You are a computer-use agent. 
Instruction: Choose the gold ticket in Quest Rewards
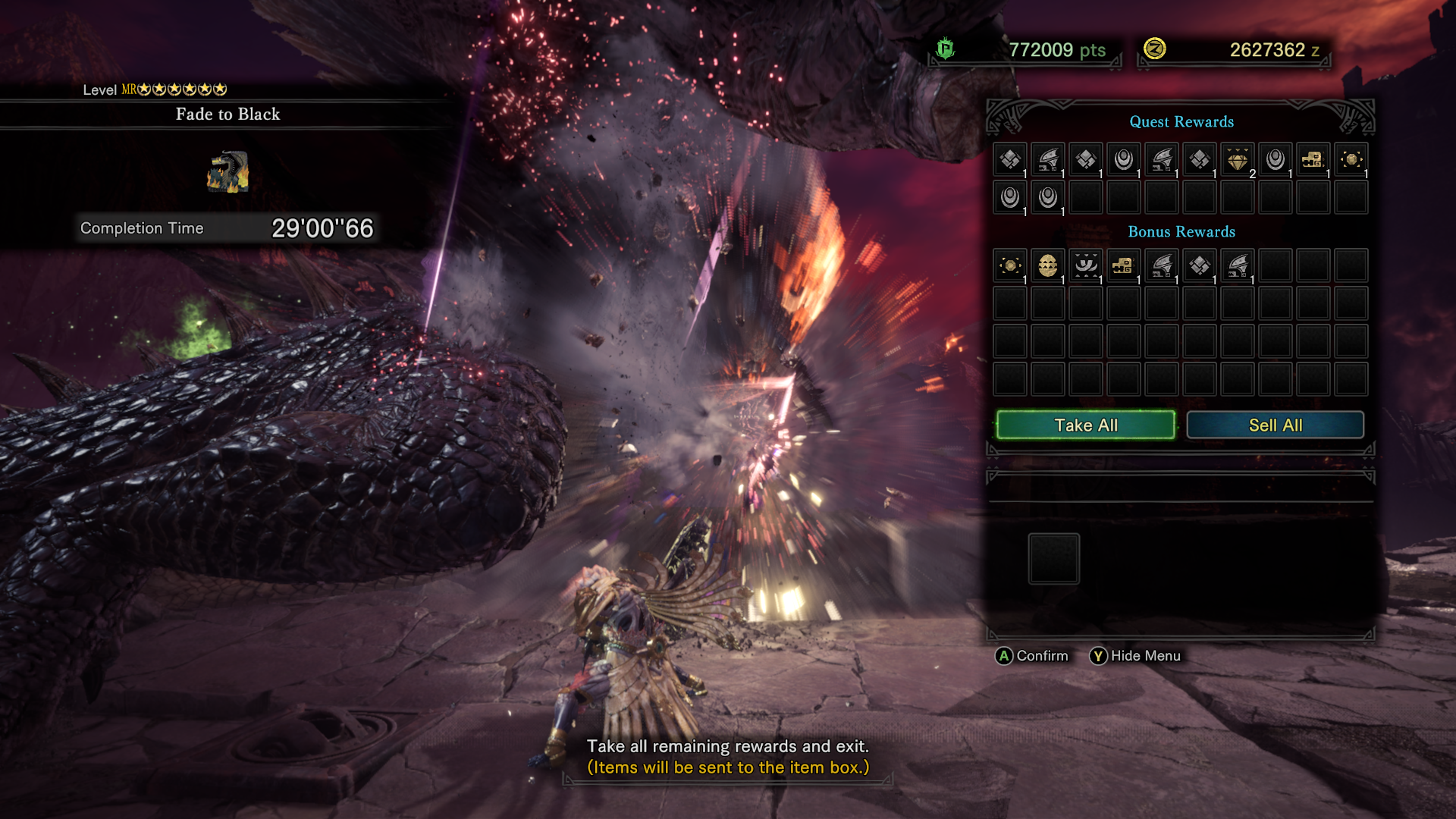point(1313,160)
